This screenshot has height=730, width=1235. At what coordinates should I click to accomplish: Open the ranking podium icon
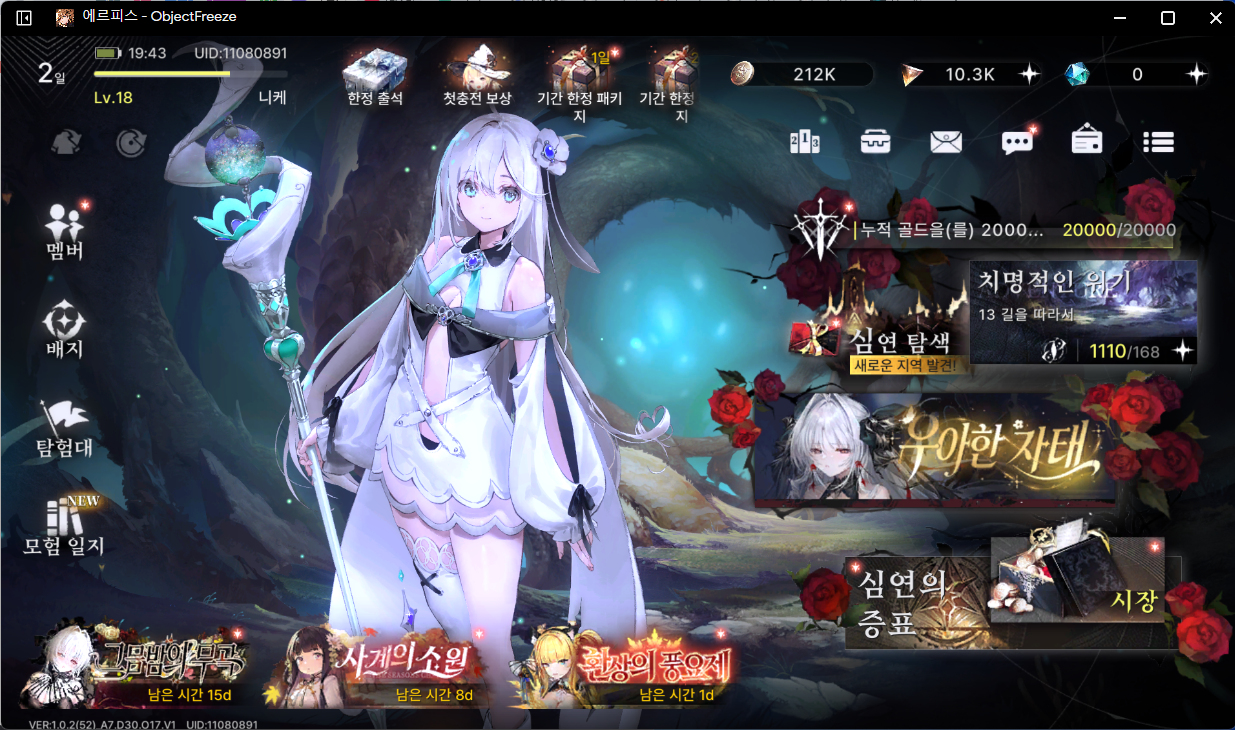pyautogui.click(x=805, y=142)
